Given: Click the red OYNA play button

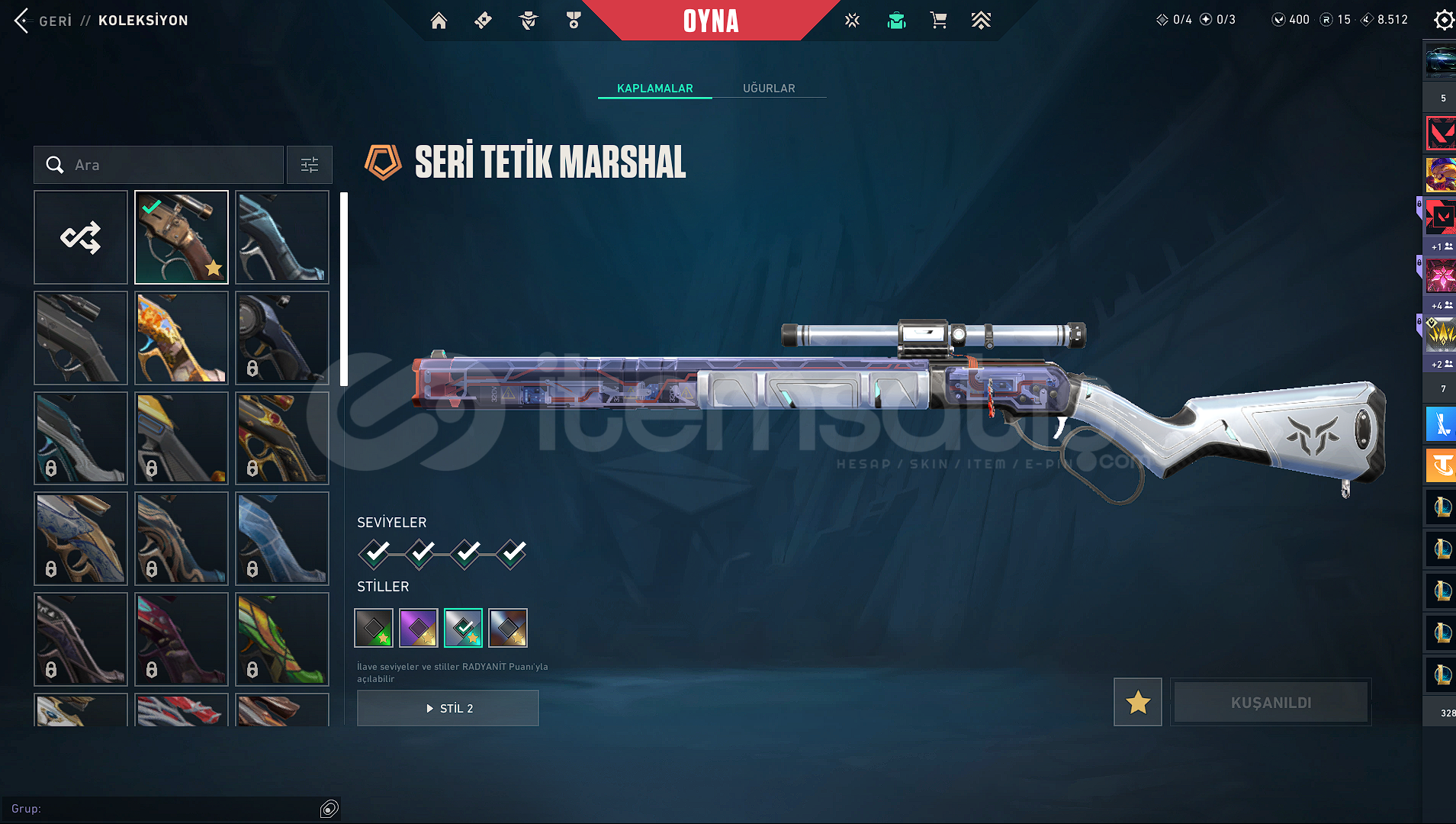Looking at the screenshot, I should click(710, 21).
